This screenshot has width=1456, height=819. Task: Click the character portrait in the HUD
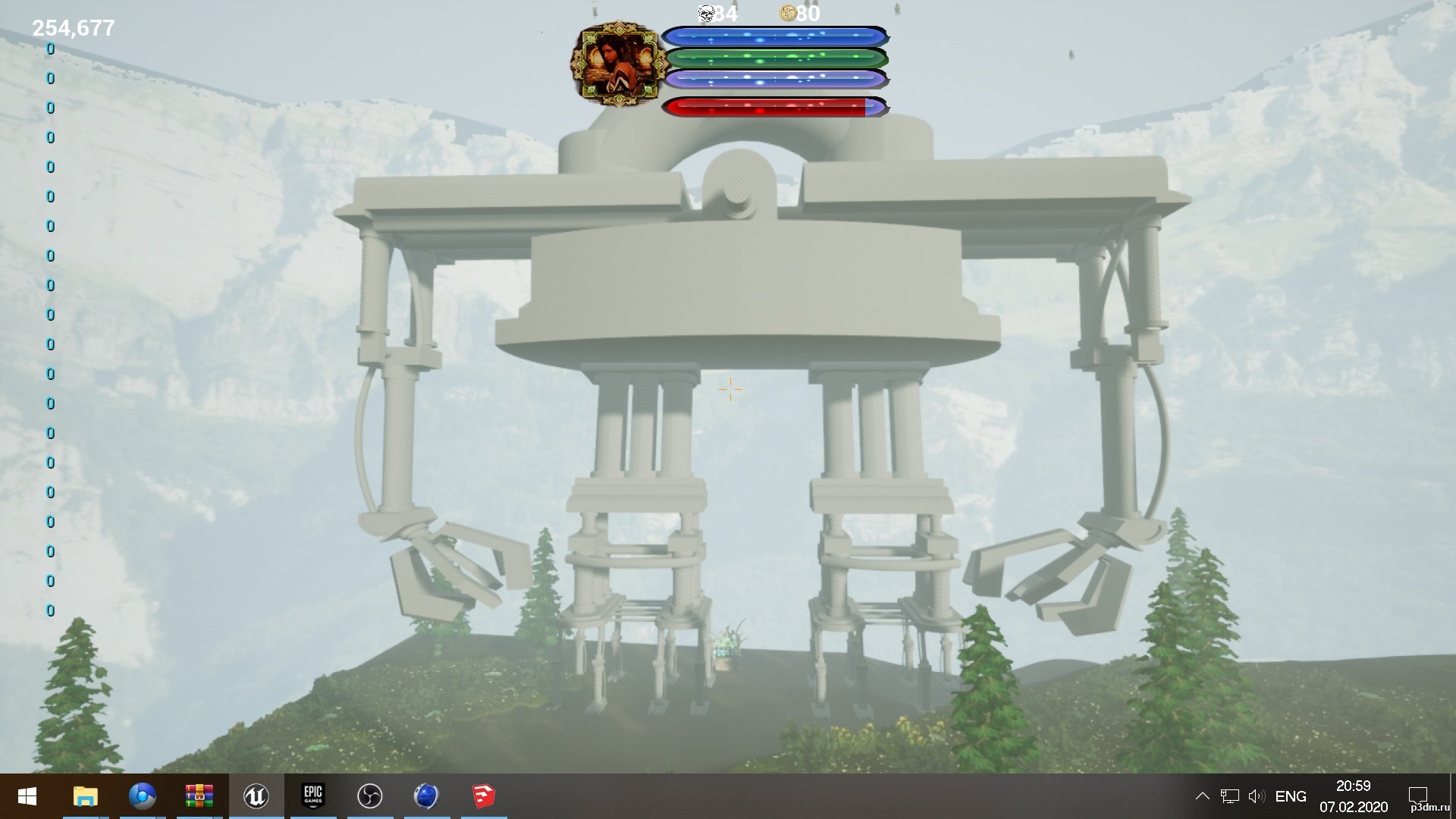tap(616, 64)
